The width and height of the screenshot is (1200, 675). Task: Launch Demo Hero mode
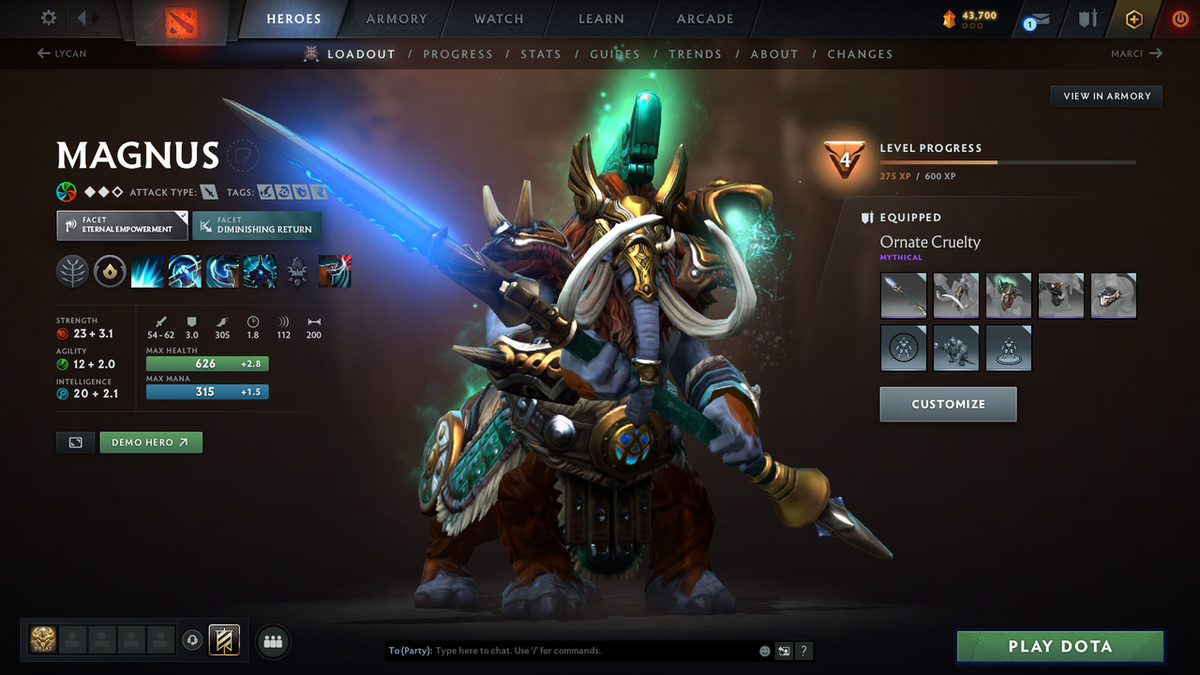(150, 442)
